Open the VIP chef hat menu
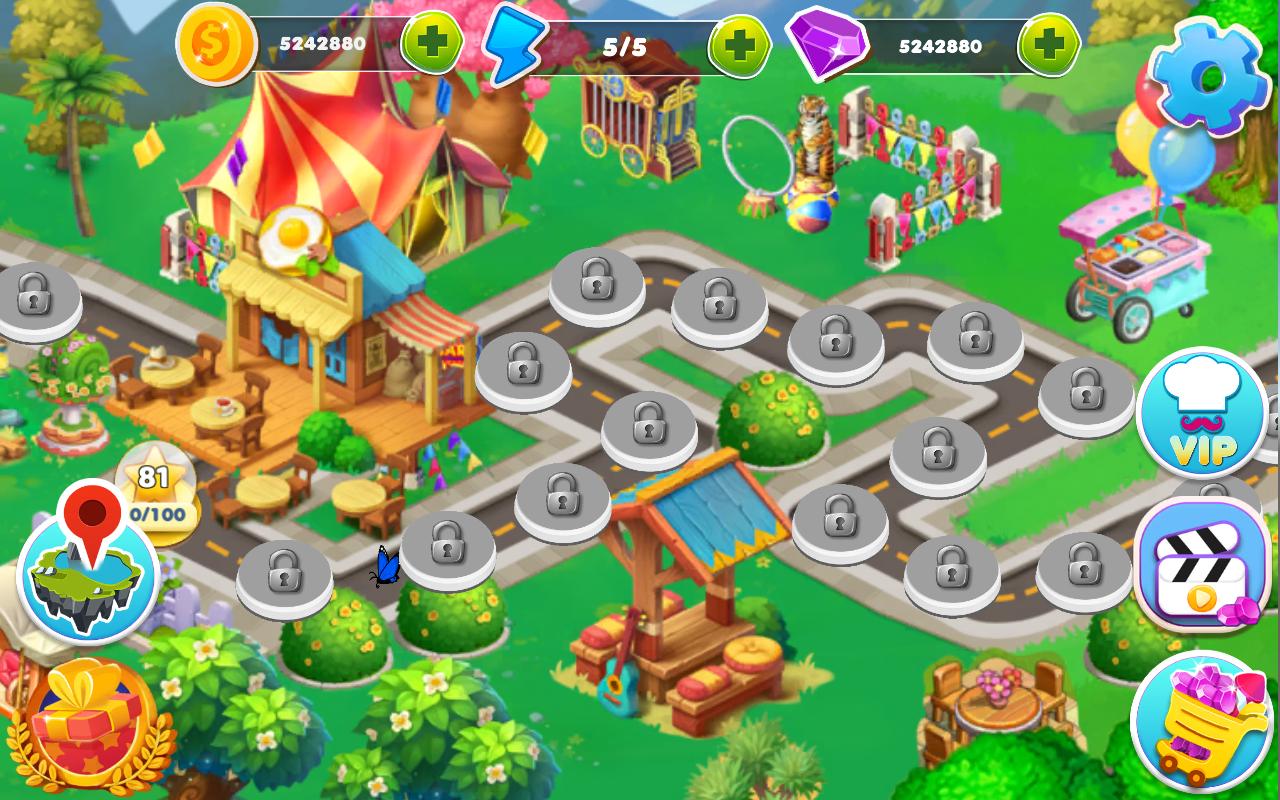Screen dimensions: 1280x800 1202,413
